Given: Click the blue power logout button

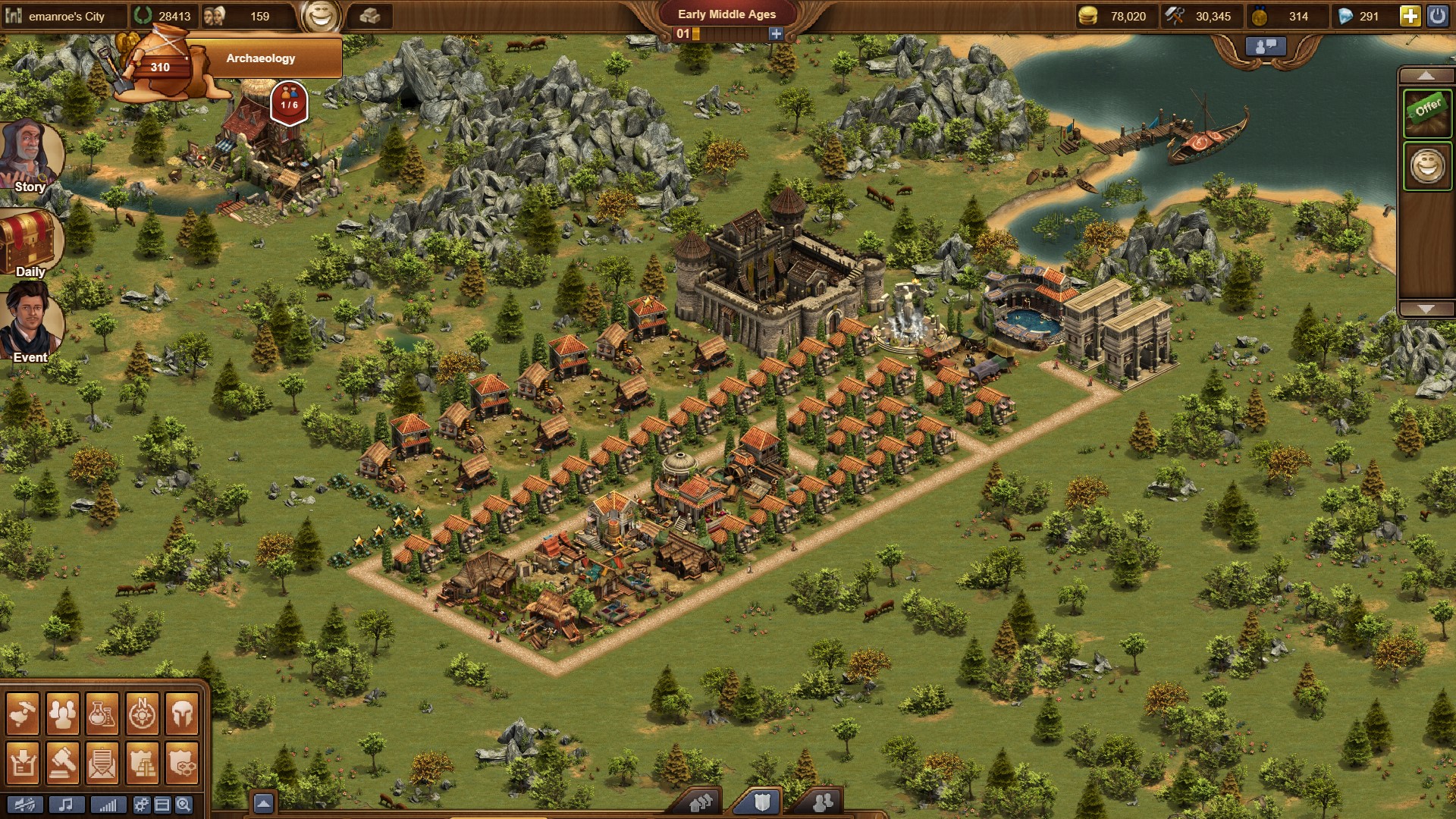Looking at the screenshot, I should [x=1438, y=16].
